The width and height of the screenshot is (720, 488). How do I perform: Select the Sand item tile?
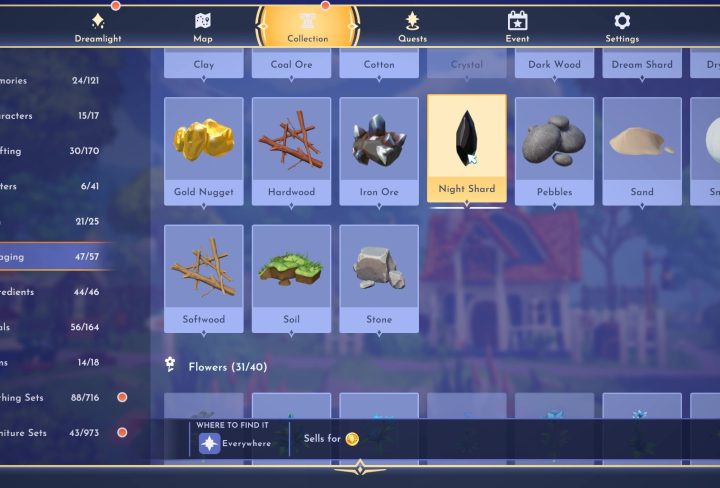point(642,150)
